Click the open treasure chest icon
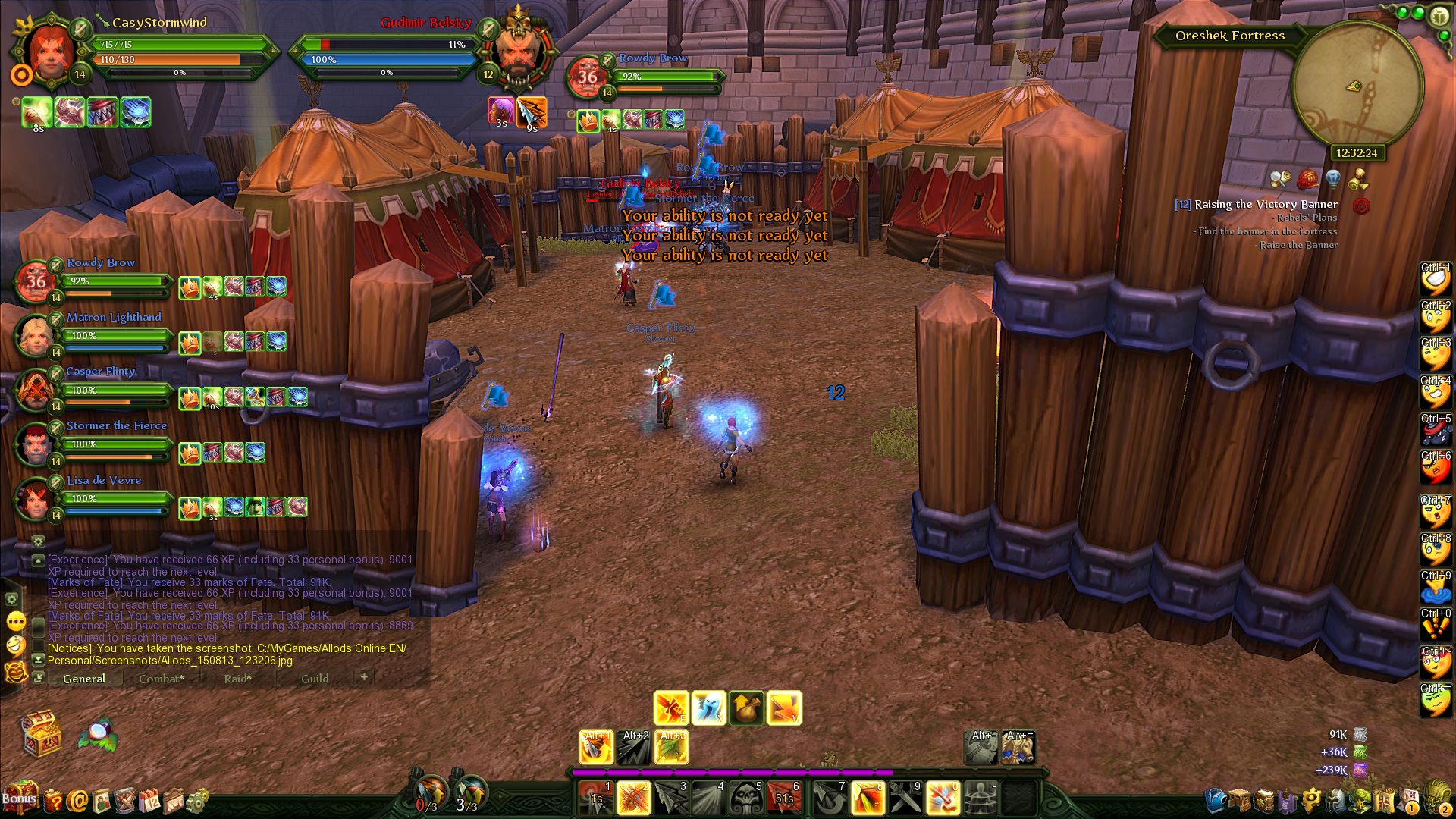The image size is (1456, 819). tap(41, 733)
